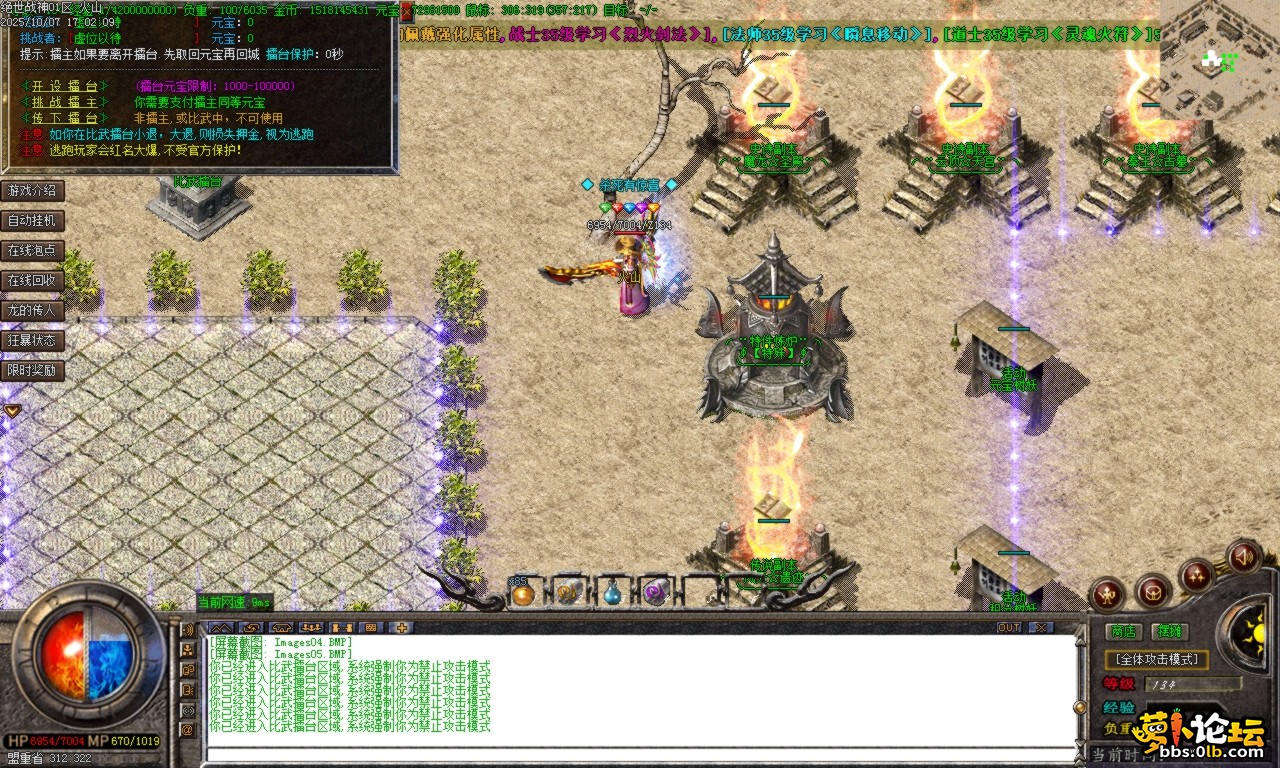1280x768 pixels.
Task: Click the 摆摊 stall button
Action: click(1168, 631)
